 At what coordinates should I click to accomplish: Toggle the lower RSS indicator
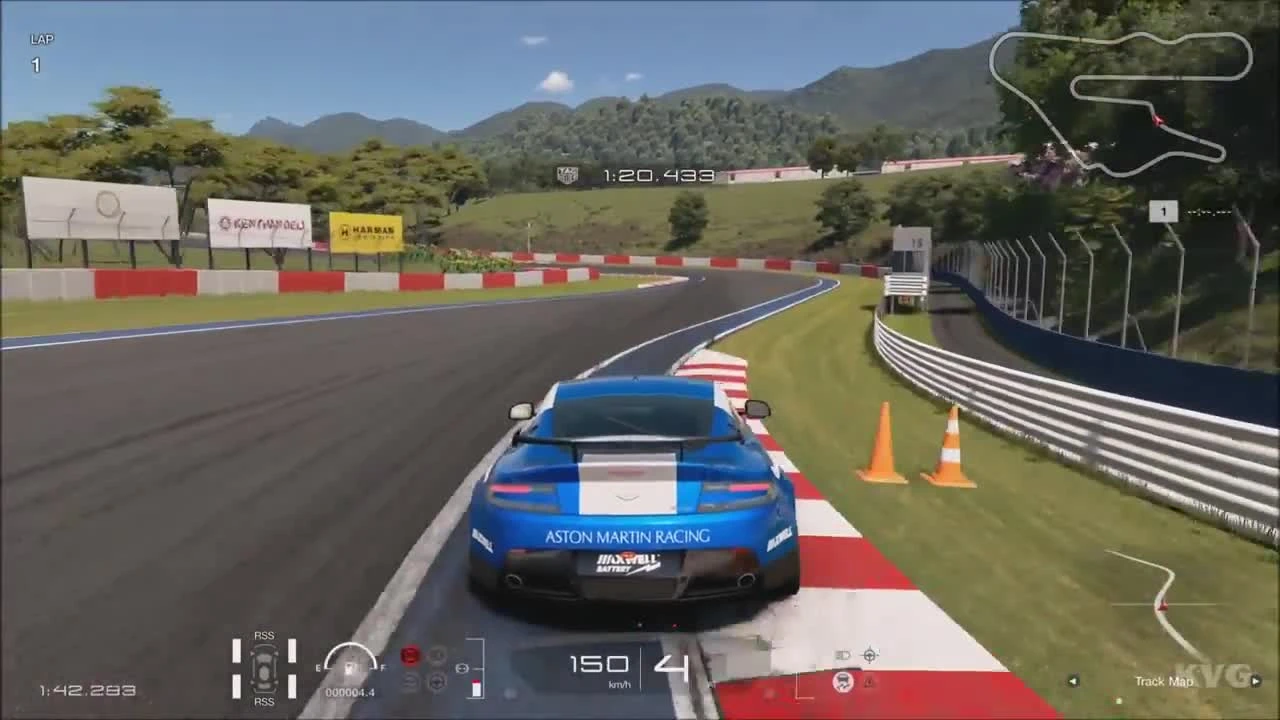point(263,702)
